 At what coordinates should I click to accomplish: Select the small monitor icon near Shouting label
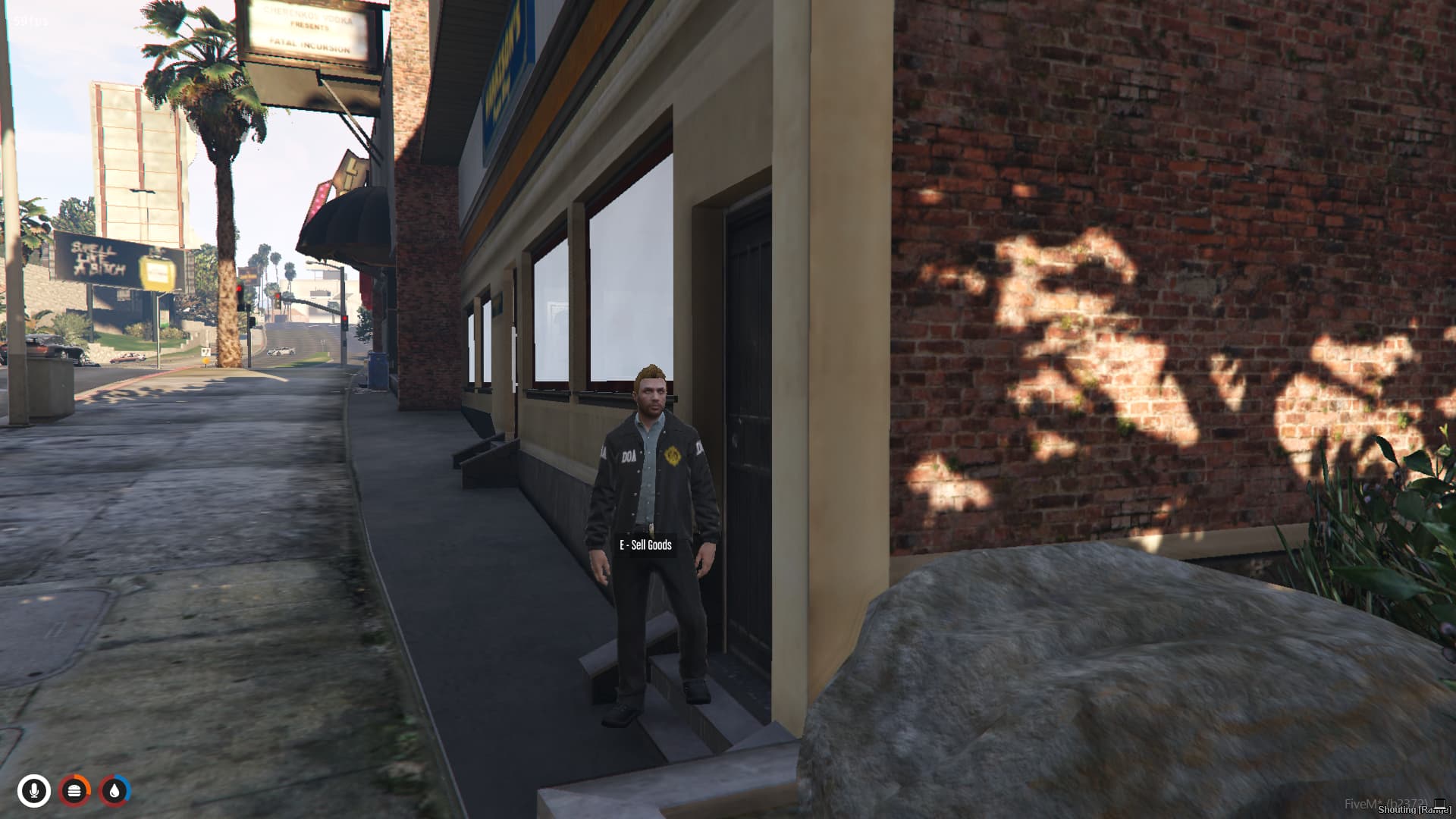pos(1439,803)
